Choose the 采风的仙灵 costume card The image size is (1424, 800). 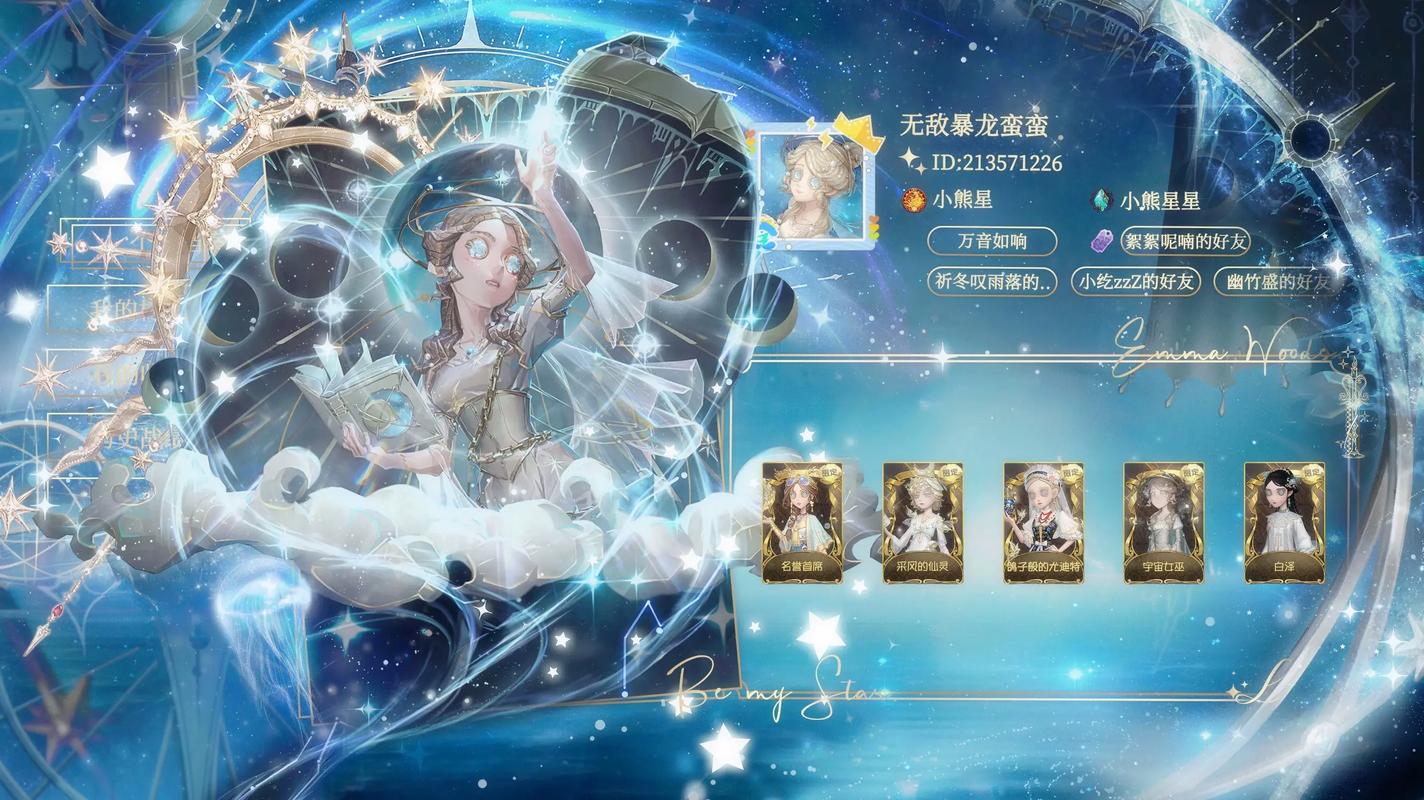(922, 522)
